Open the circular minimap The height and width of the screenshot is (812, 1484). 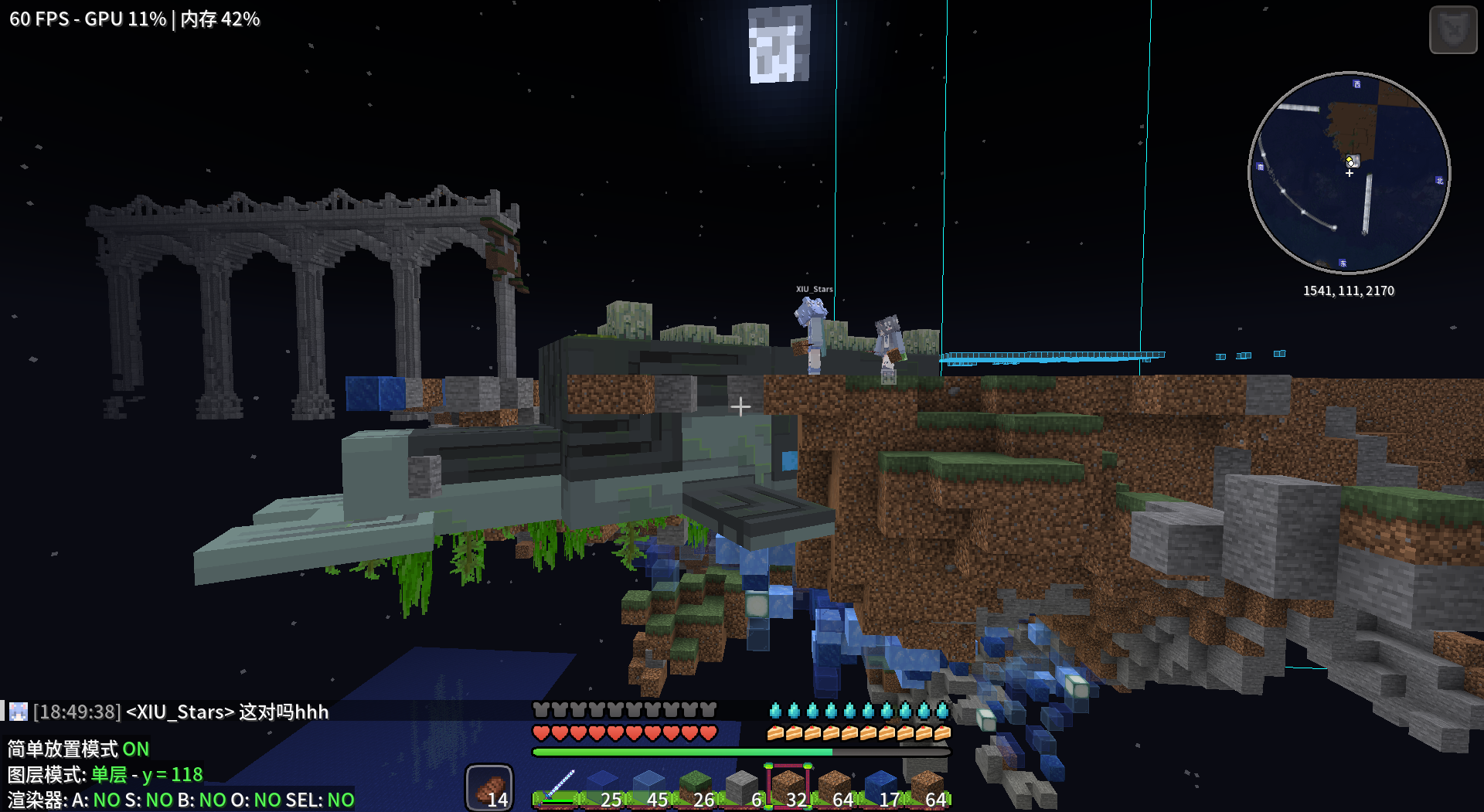(1349, 173)
